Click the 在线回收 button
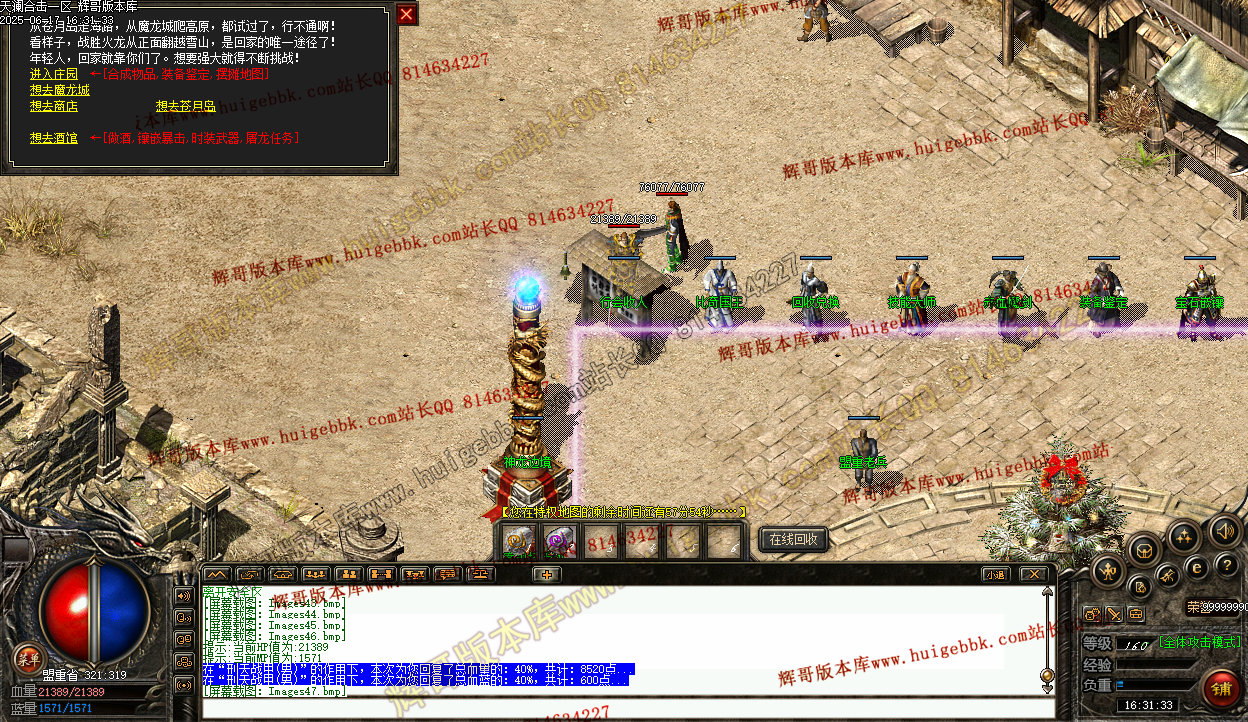 (x=793, y=540)
